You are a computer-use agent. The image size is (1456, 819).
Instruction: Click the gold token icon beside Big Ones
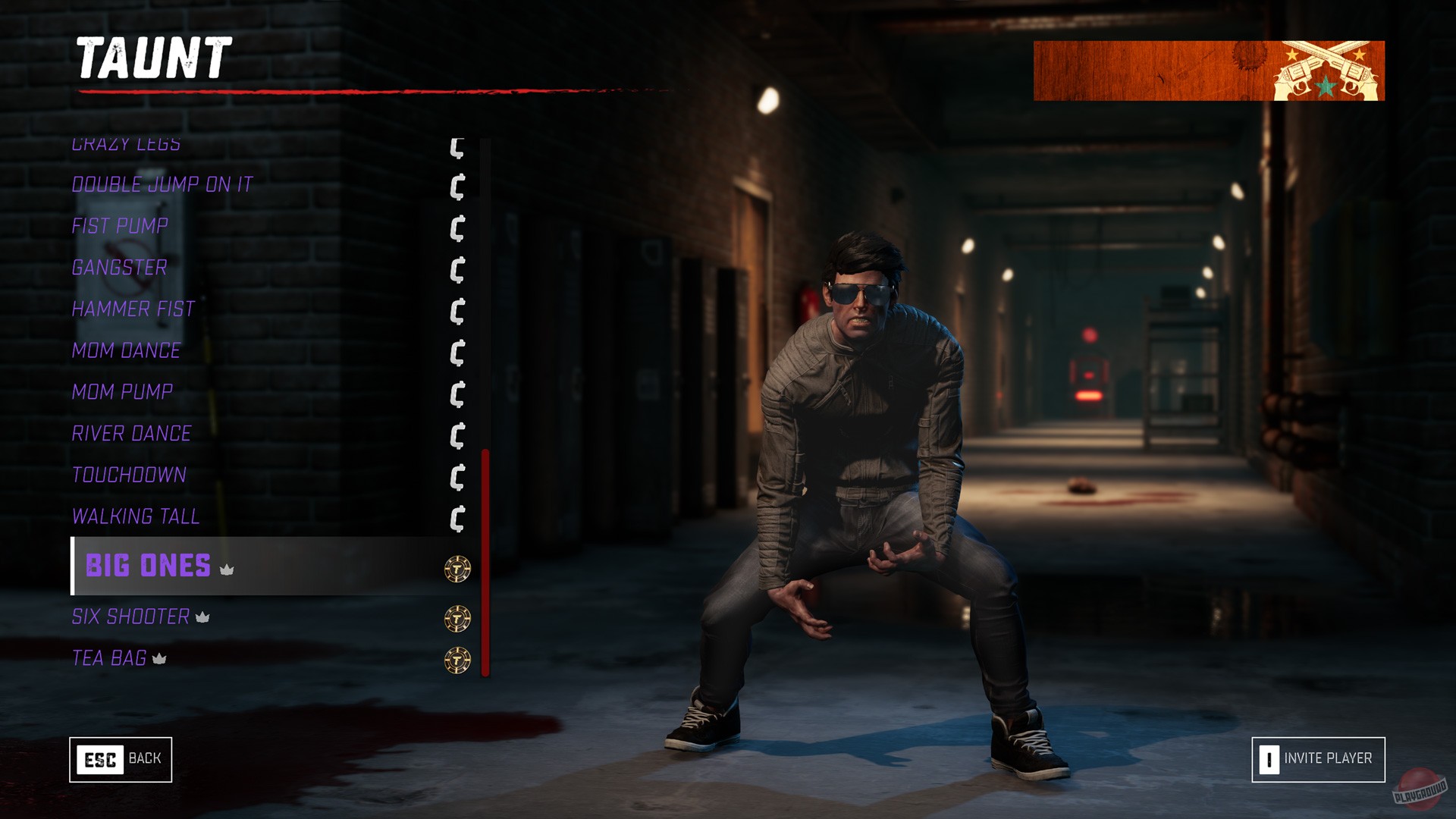[x=457, y=566]
